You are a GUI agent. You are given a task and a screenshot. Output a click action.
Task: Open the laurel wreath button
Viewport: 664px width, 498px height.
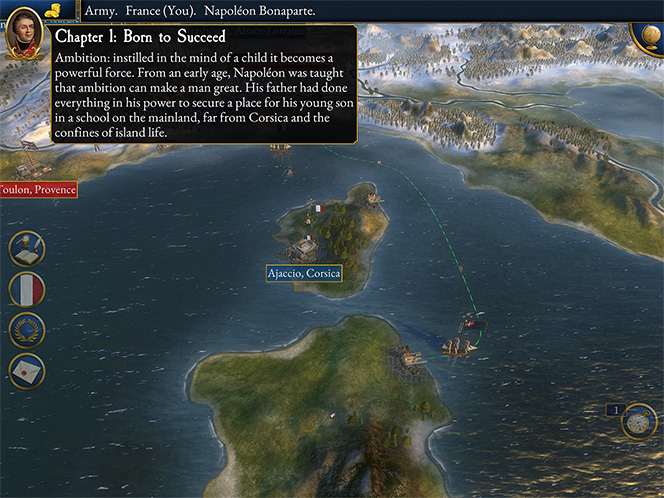click(x=27, y=330)
